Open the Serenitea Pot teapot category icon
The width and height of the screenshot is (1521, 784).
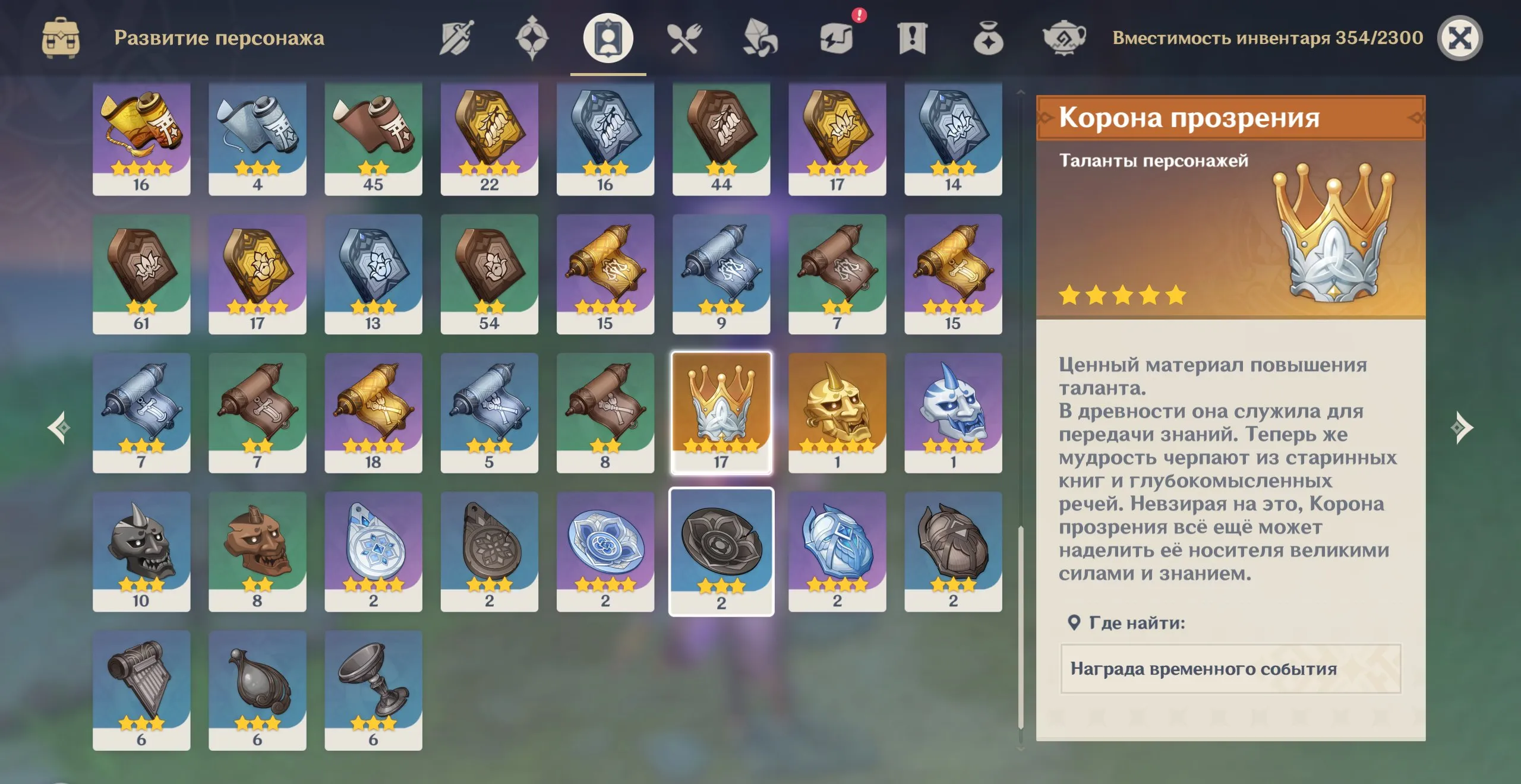[1066, 37]
